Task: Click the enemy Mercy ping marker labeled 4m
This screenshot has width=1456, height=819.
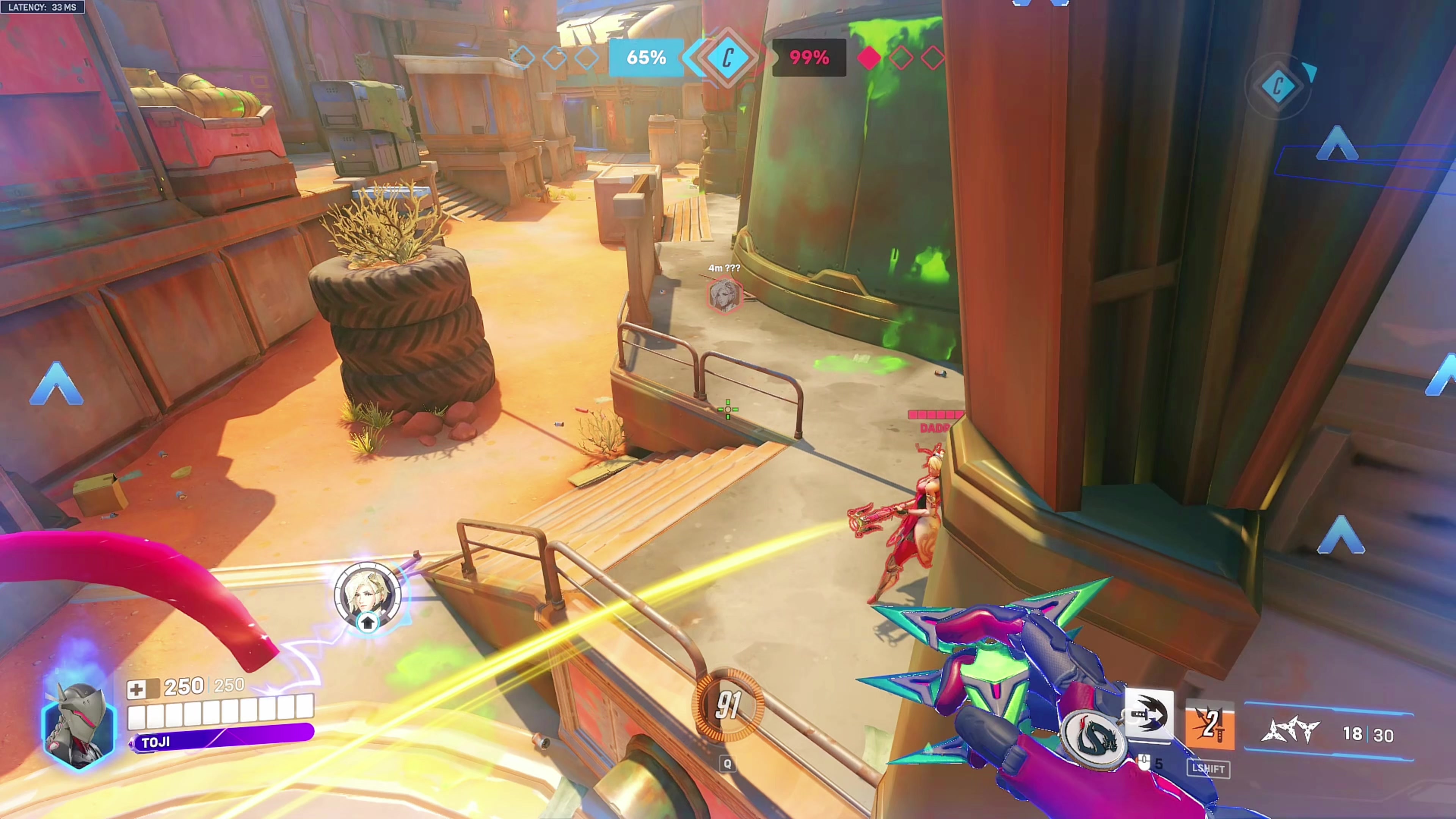Action: click(724, 294)
